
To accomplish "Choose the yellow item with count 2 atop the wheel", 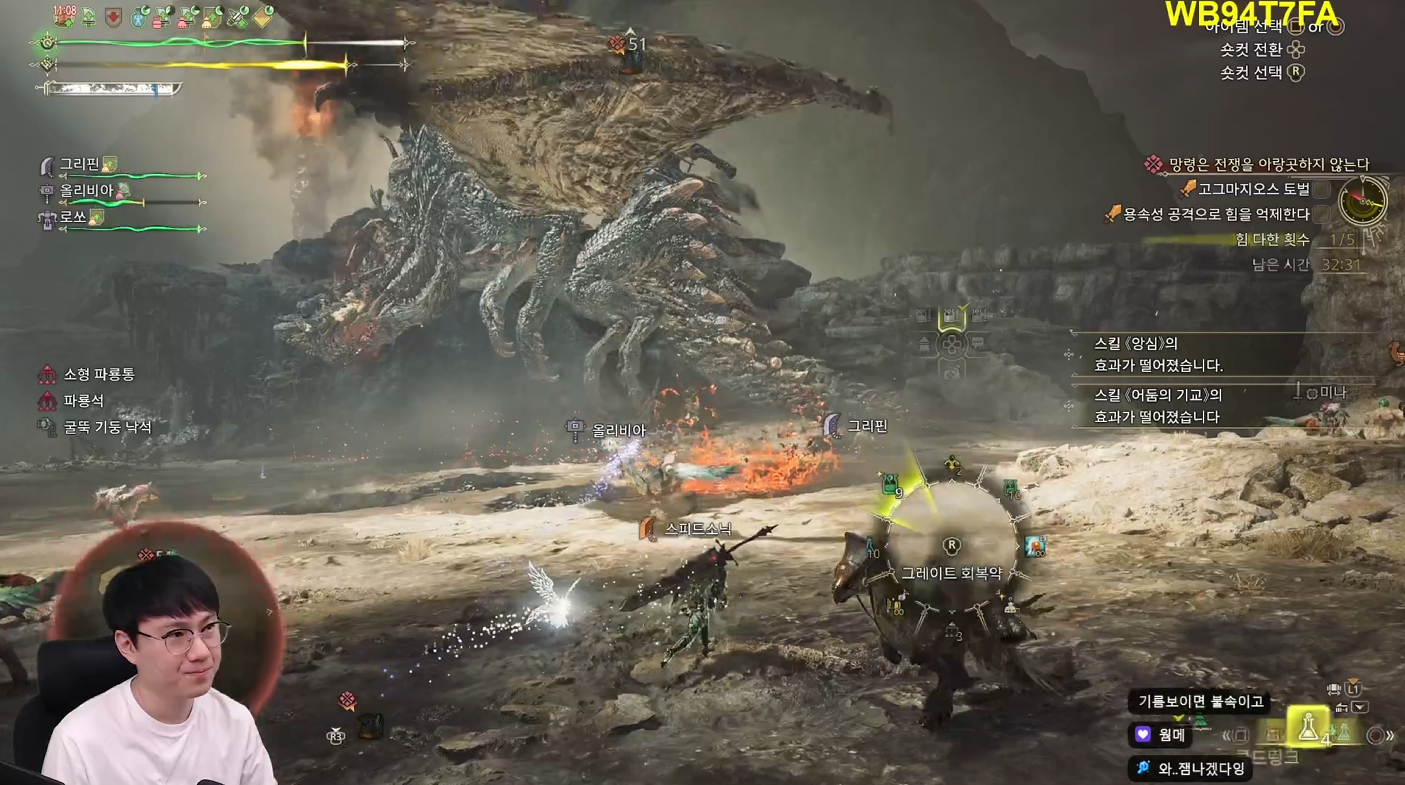I will [x=953, y=466].
